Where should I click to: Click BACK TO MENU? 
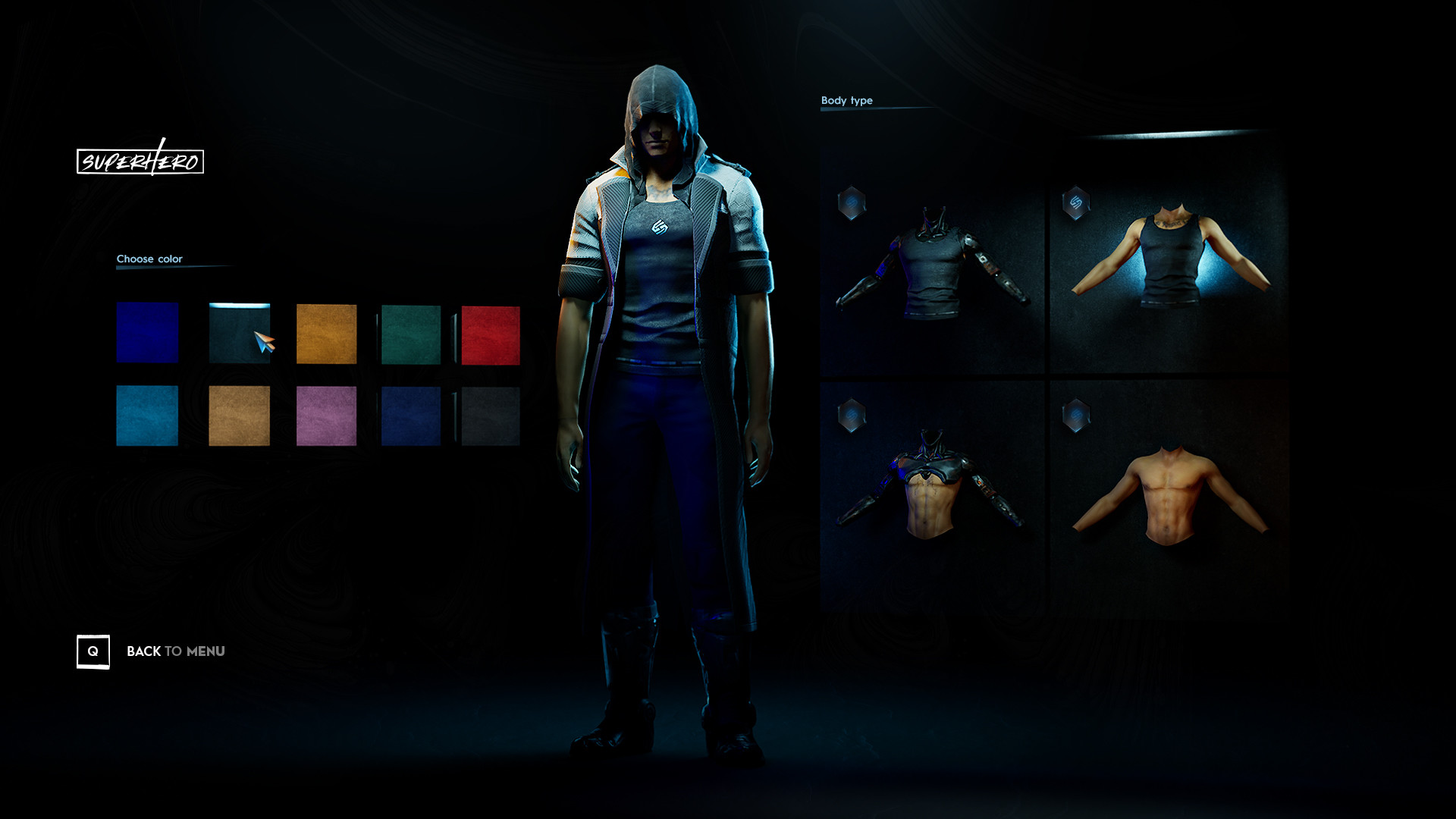tap(175, 651)
